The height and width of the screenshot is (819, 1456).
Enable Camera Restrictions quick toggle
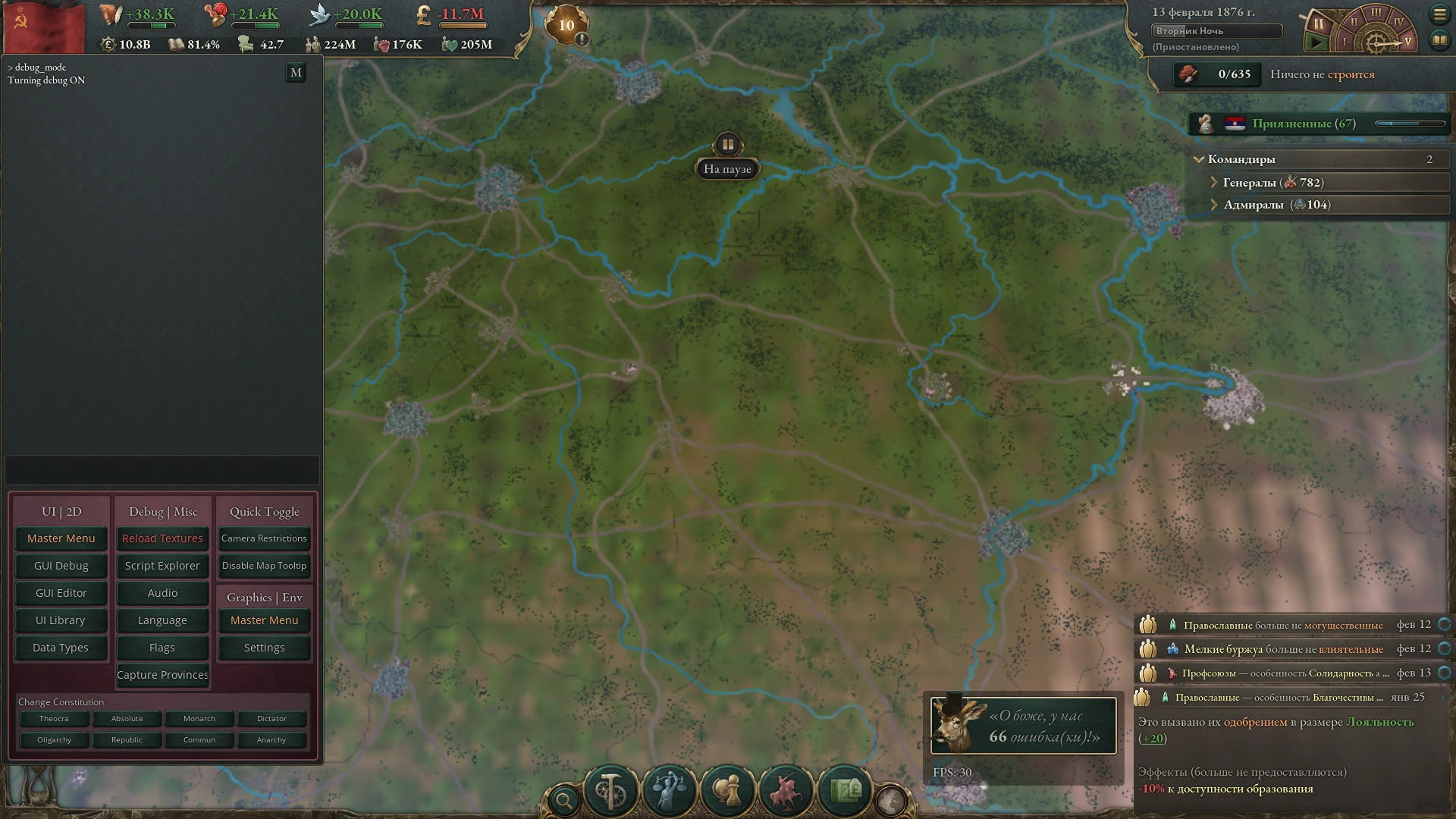coord(263,538)
